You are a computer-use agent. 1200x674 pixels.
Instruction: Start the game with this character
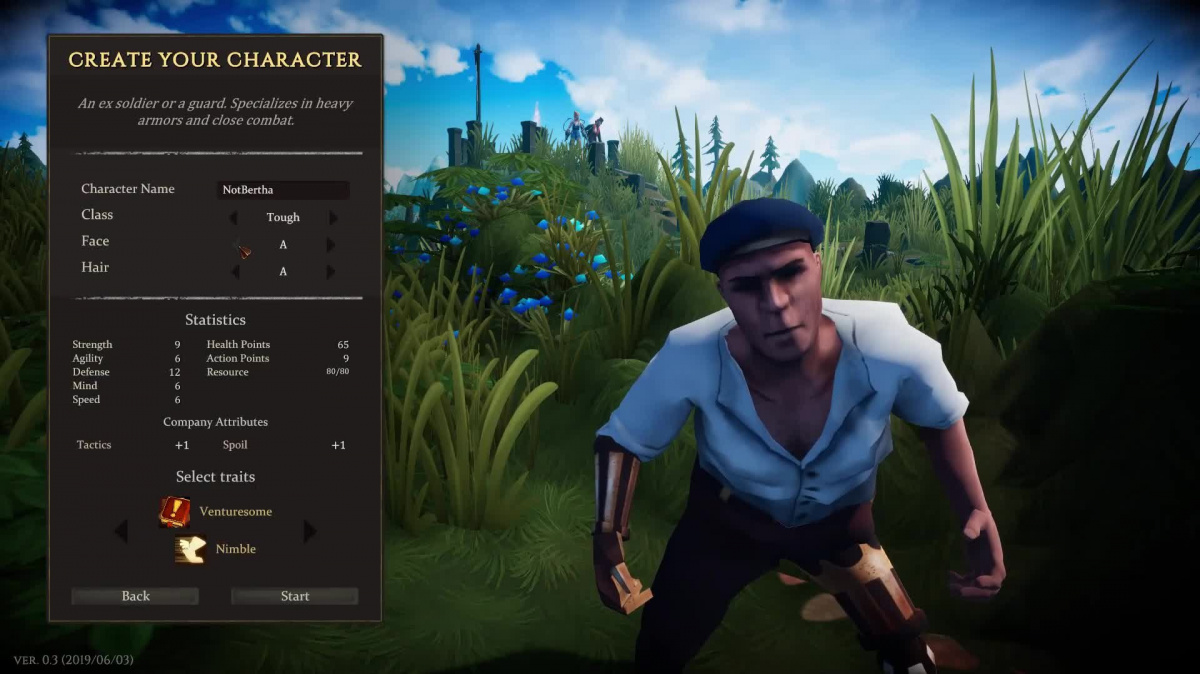point(294,596)
